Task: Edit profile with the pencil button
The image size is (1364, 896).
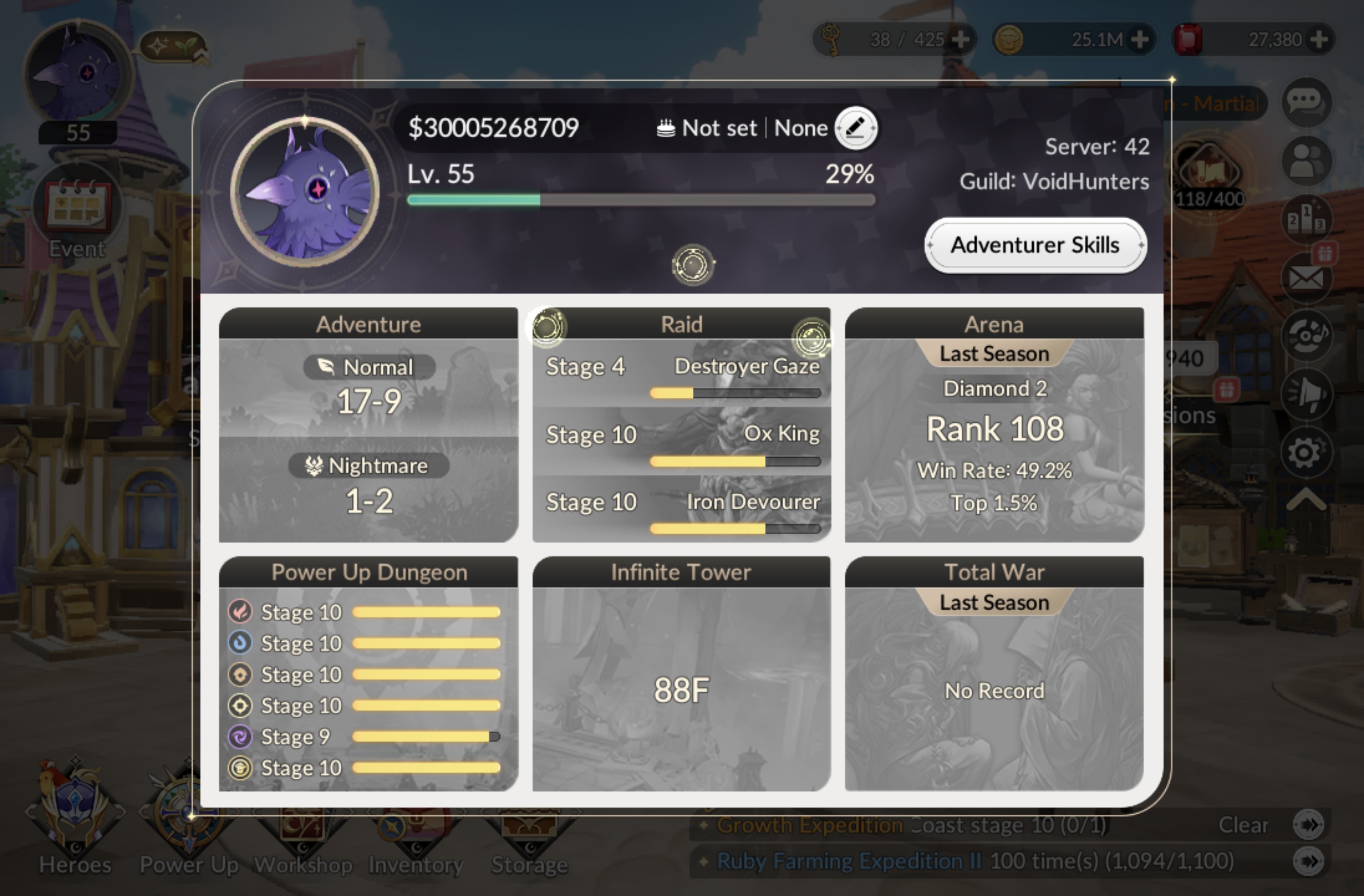Action: coord(855,128)
